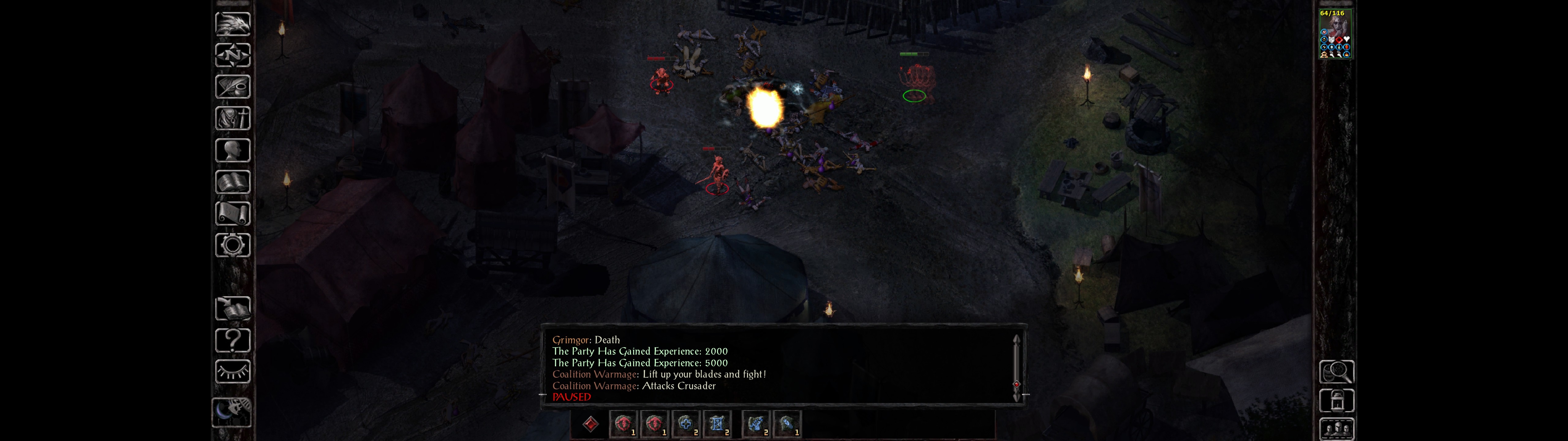Open the inventory screen (armor and sword icon)
1568x441 pixels.
click(x=232, y=119)
